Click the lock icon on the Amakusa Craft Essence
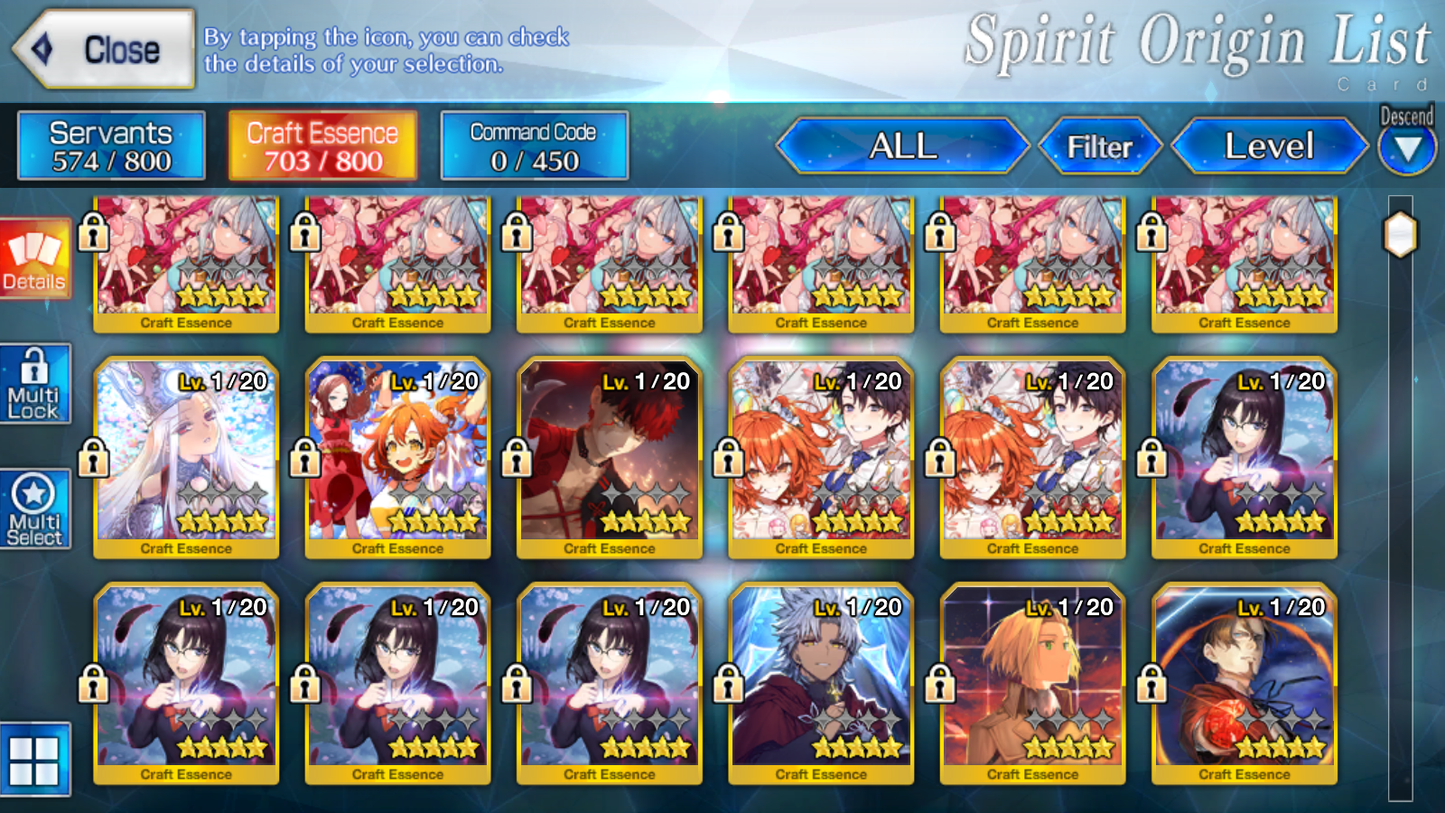 click(x=729, y=685)
